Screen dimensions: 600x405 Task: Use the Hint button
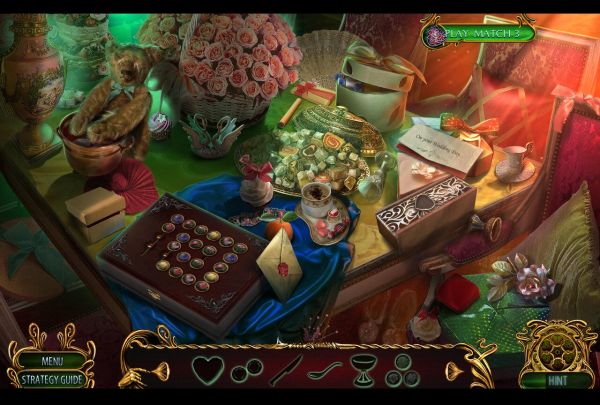[555, 380]
